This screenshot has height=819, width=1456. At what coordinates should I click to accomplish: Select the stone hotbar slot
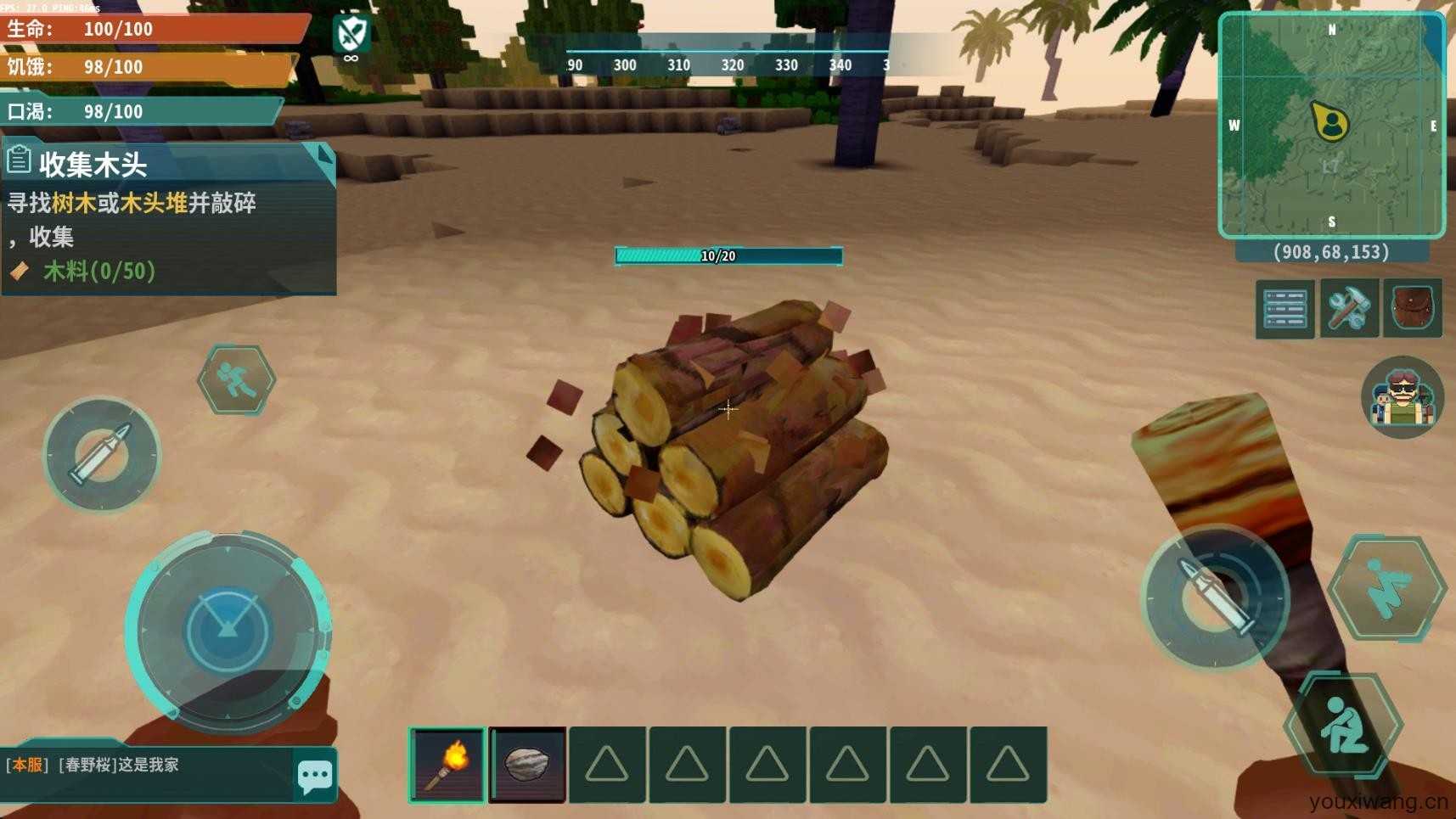527,764
